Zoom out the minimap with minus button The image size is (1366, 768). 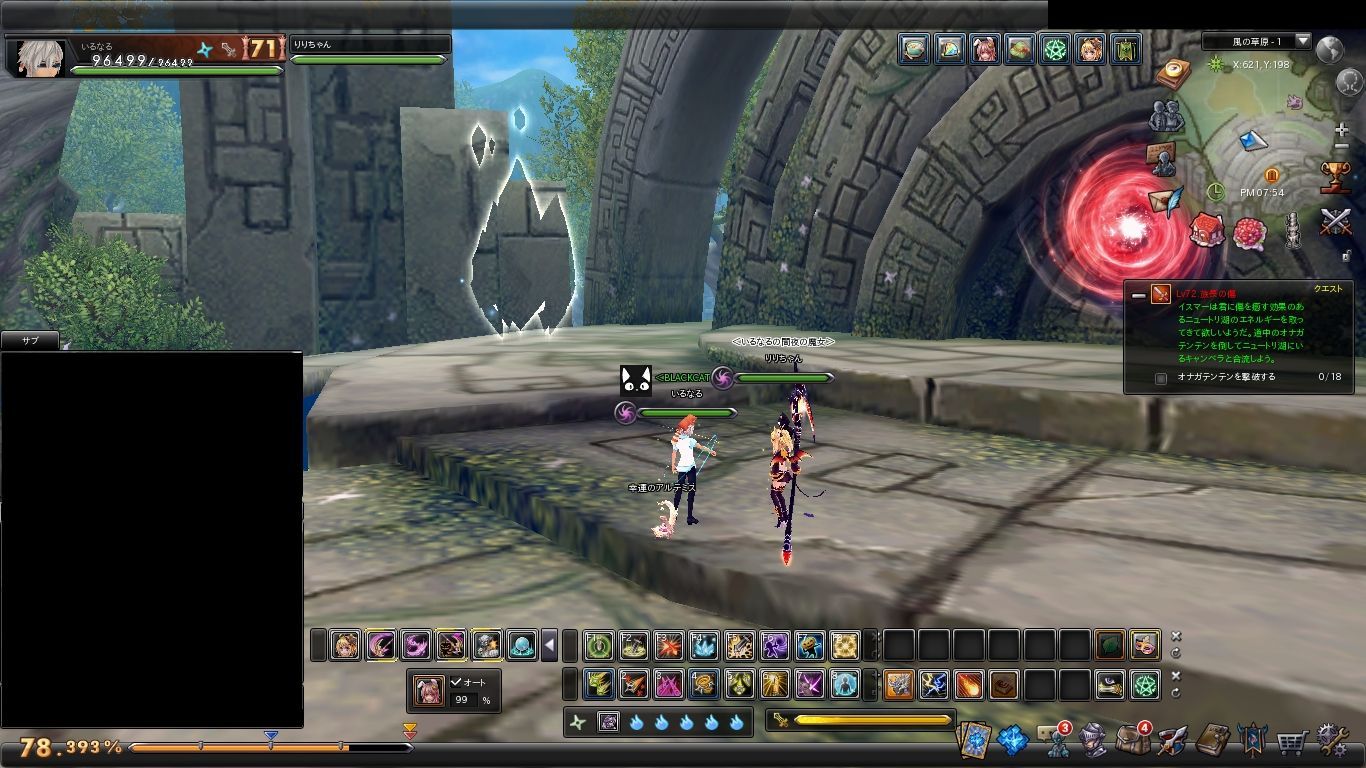tap(1341, 148)
